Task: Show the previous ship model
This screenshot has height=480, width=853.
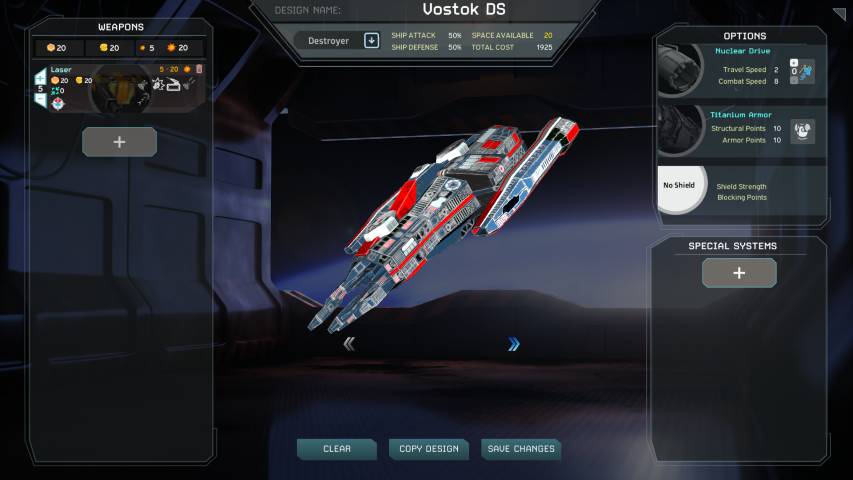Action: [x=349, y=344]
